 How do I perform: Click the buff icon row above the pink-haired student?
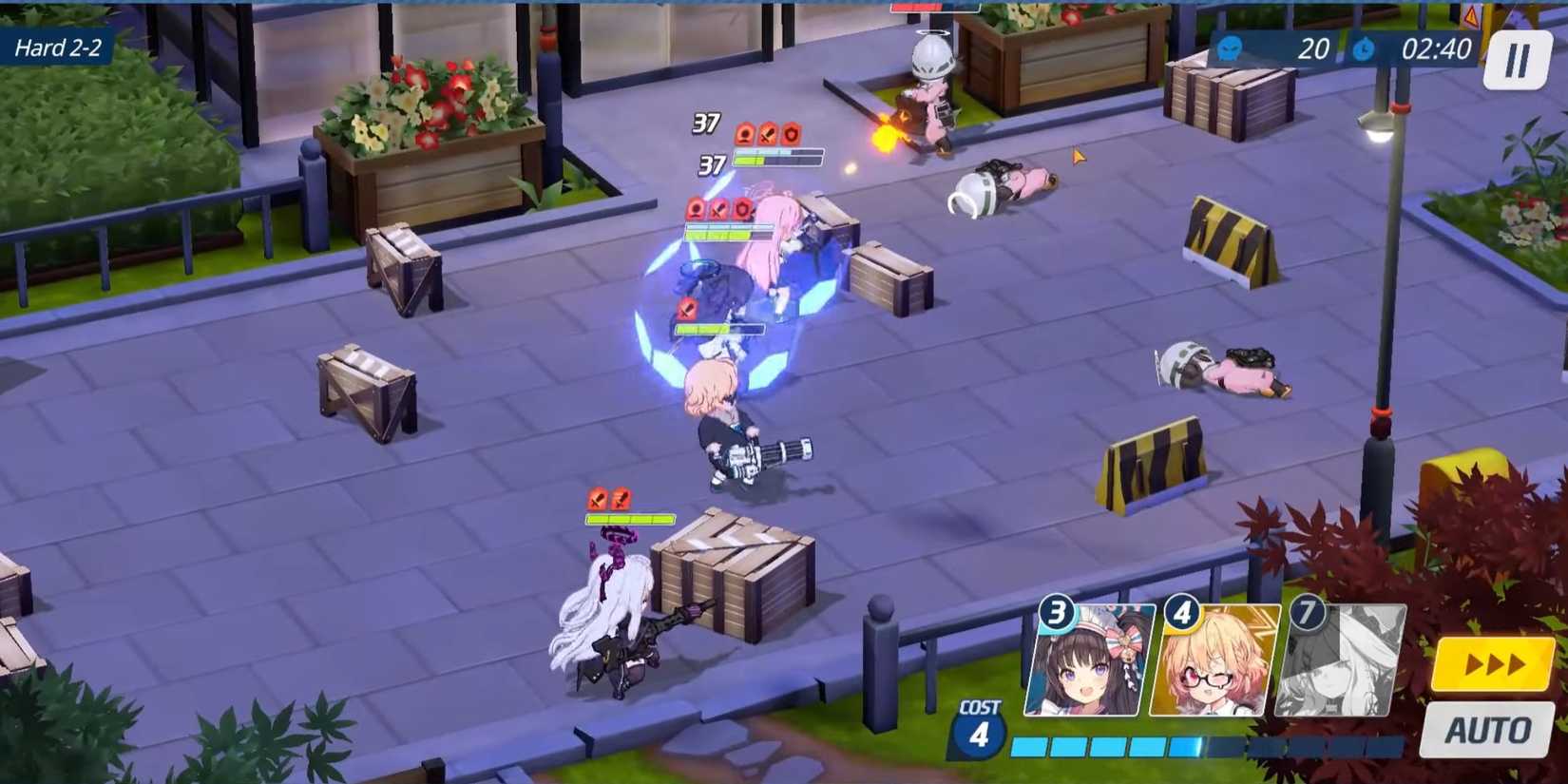pyautogui.click(x=718, y=207)
